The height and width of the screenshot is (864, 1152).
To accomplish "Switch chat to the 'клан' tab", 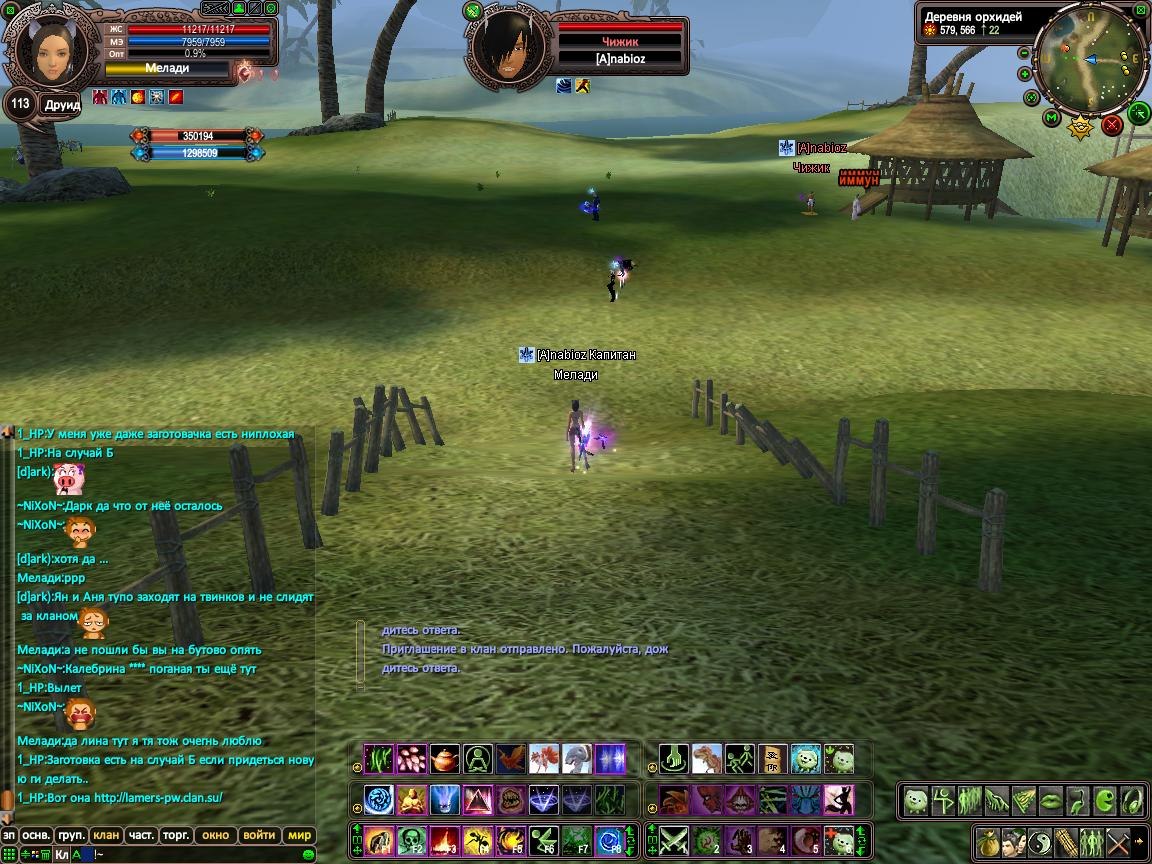I will [106, 835].
